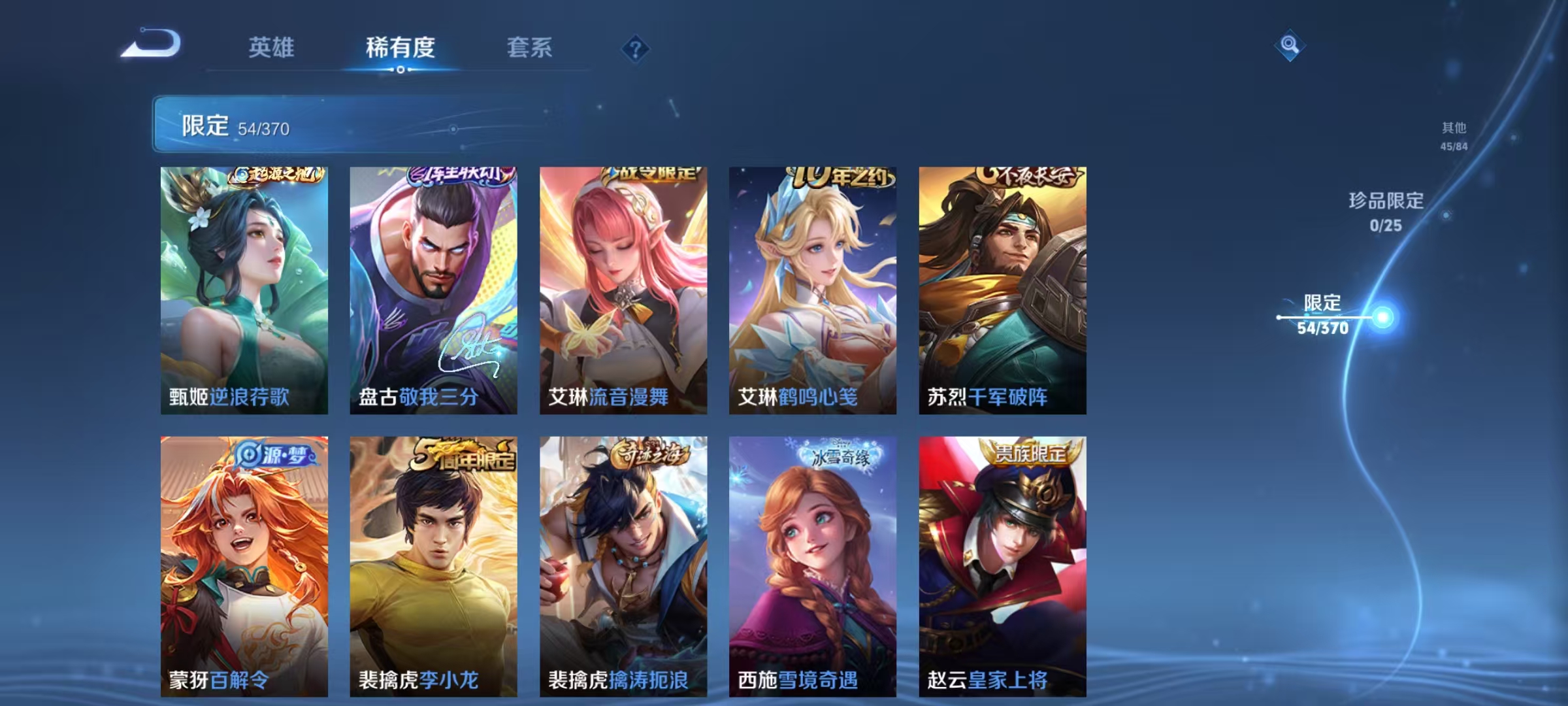Select the 稀有度 tab

400,47
